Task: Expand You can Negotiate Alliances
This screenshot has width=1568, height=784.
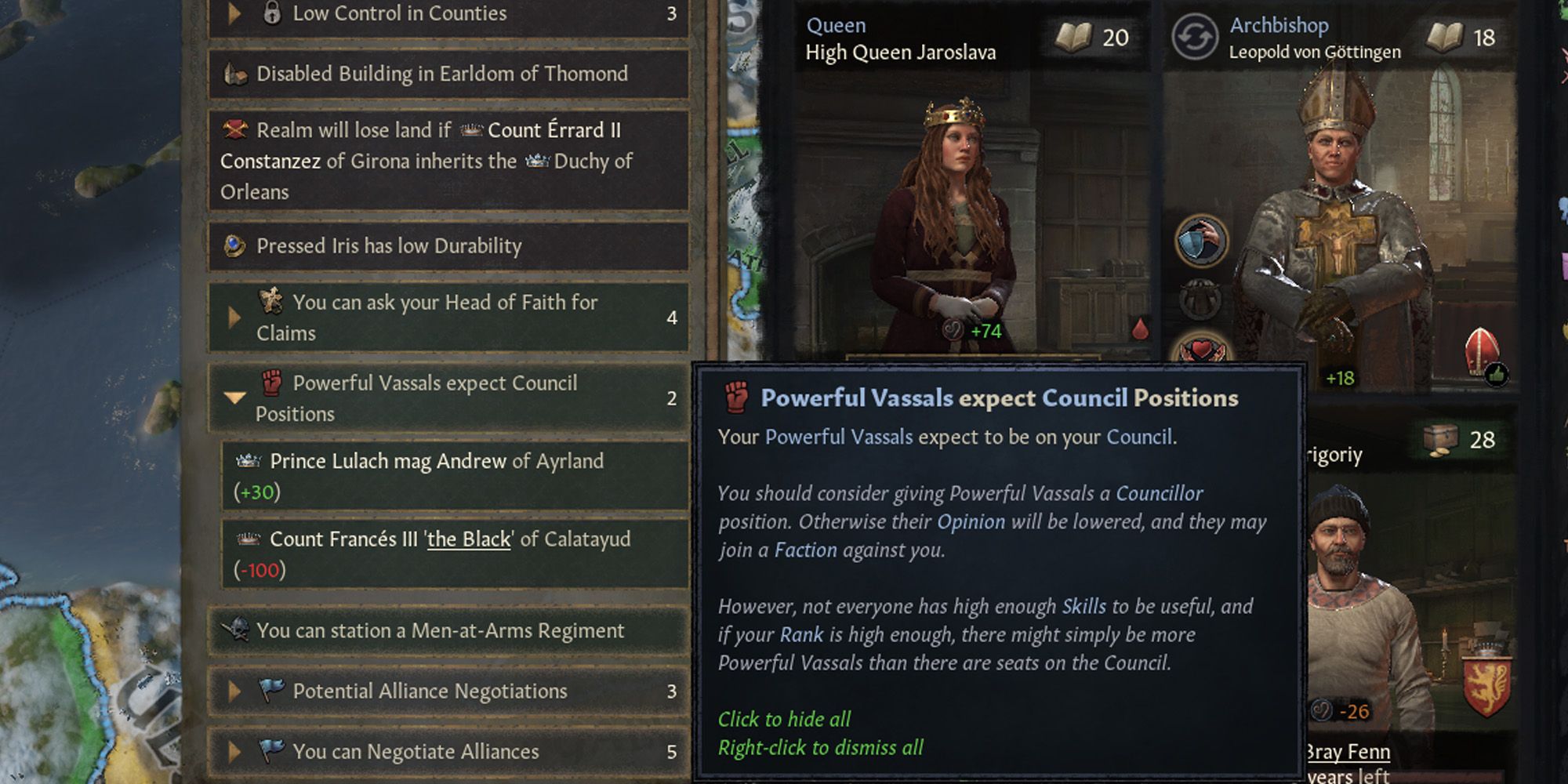Action: [x=233, y=751]
